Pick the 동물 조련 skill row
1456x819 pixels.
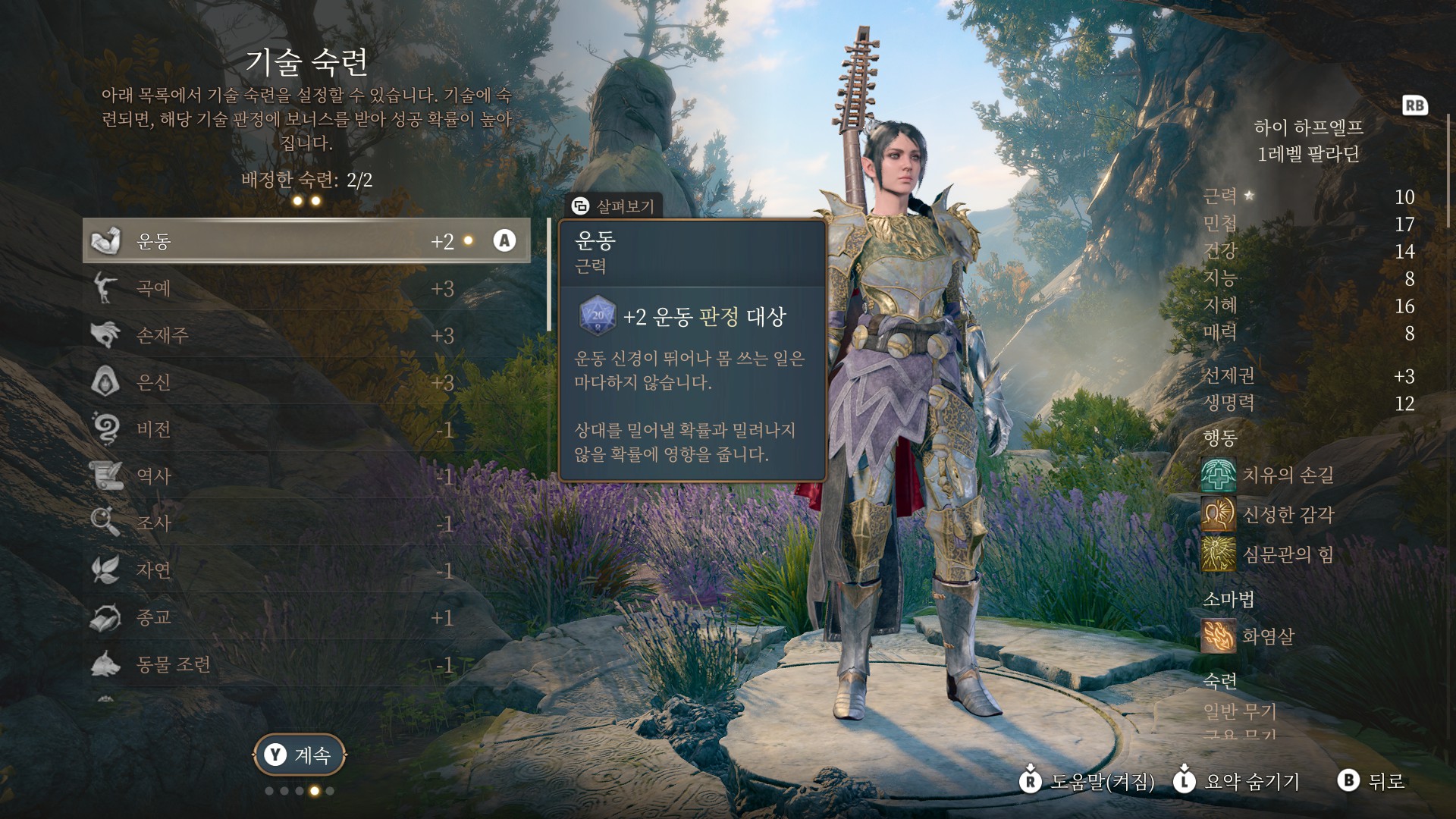coord(306,664)
